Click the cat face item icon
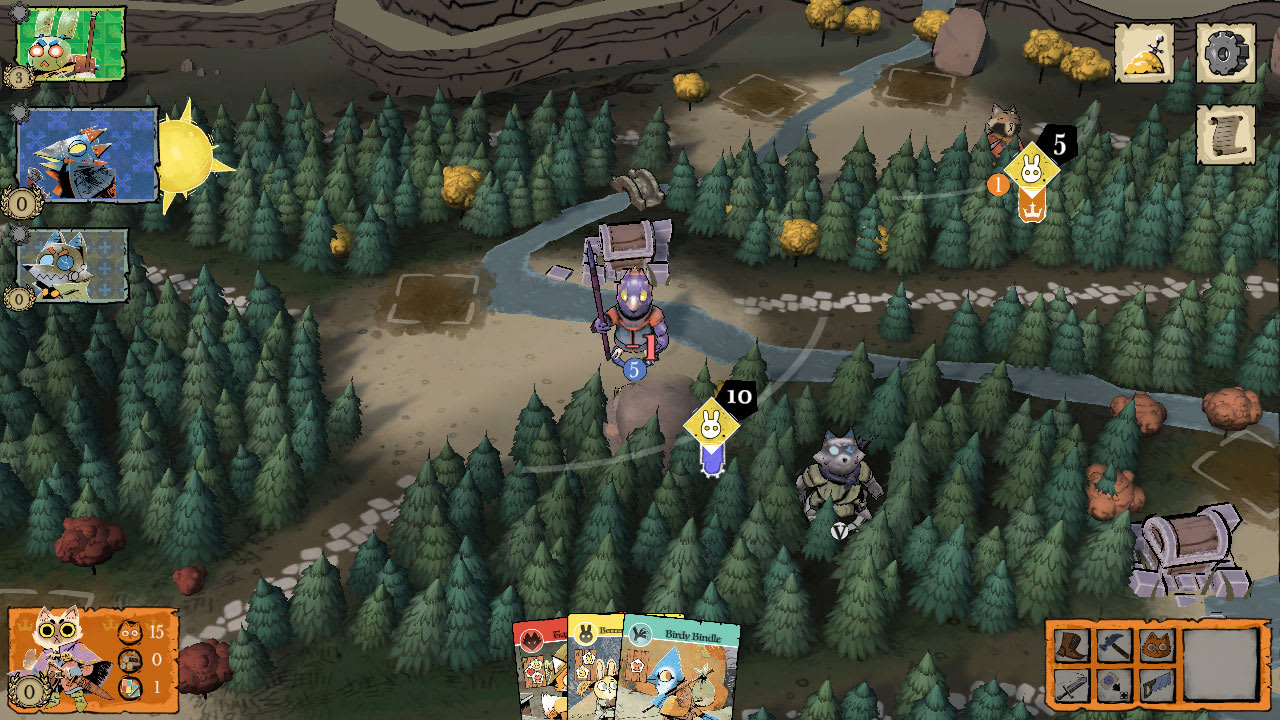Image resolution: width=1280 pixels, height=720 pixels. click(1158, 645)
